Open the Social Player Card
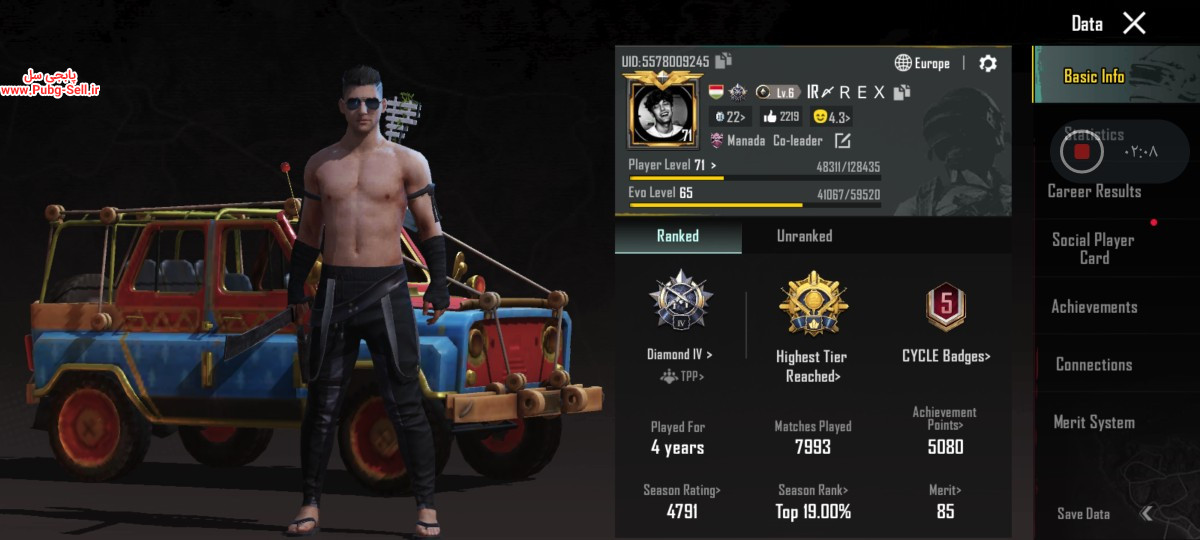The width and height of the screenshot is (1200, 540). (1093, 248)
